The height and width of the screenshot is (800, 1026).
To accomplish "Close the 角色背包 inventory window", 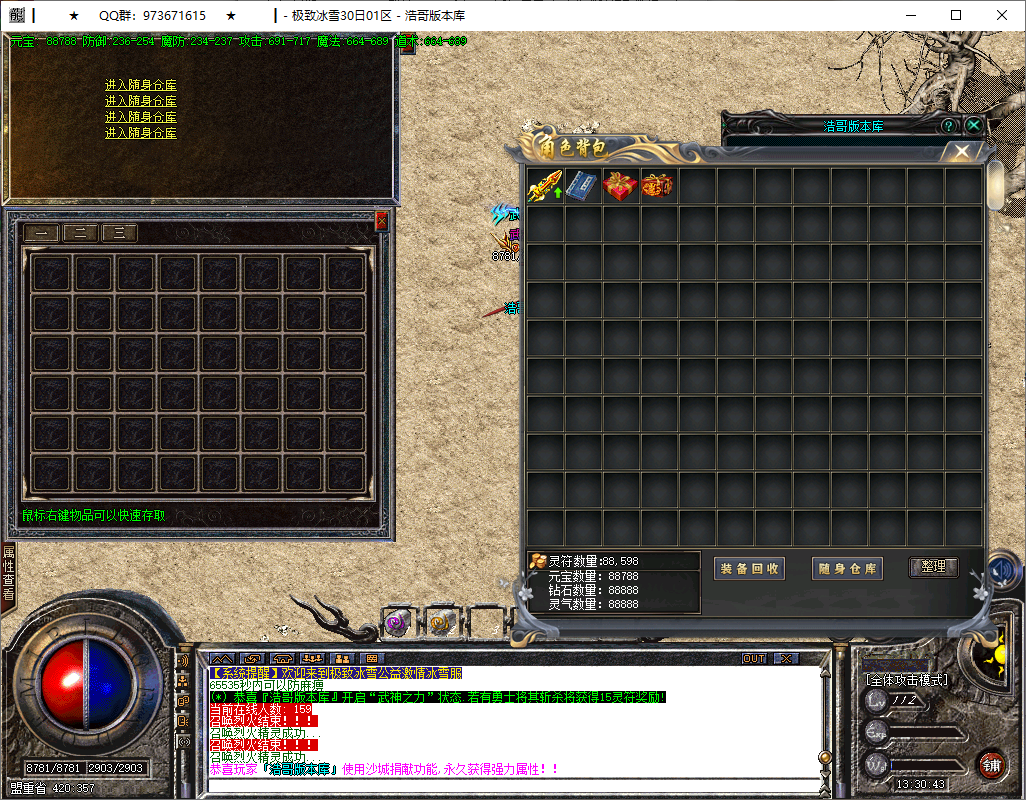I will click(x=961, y=151).
